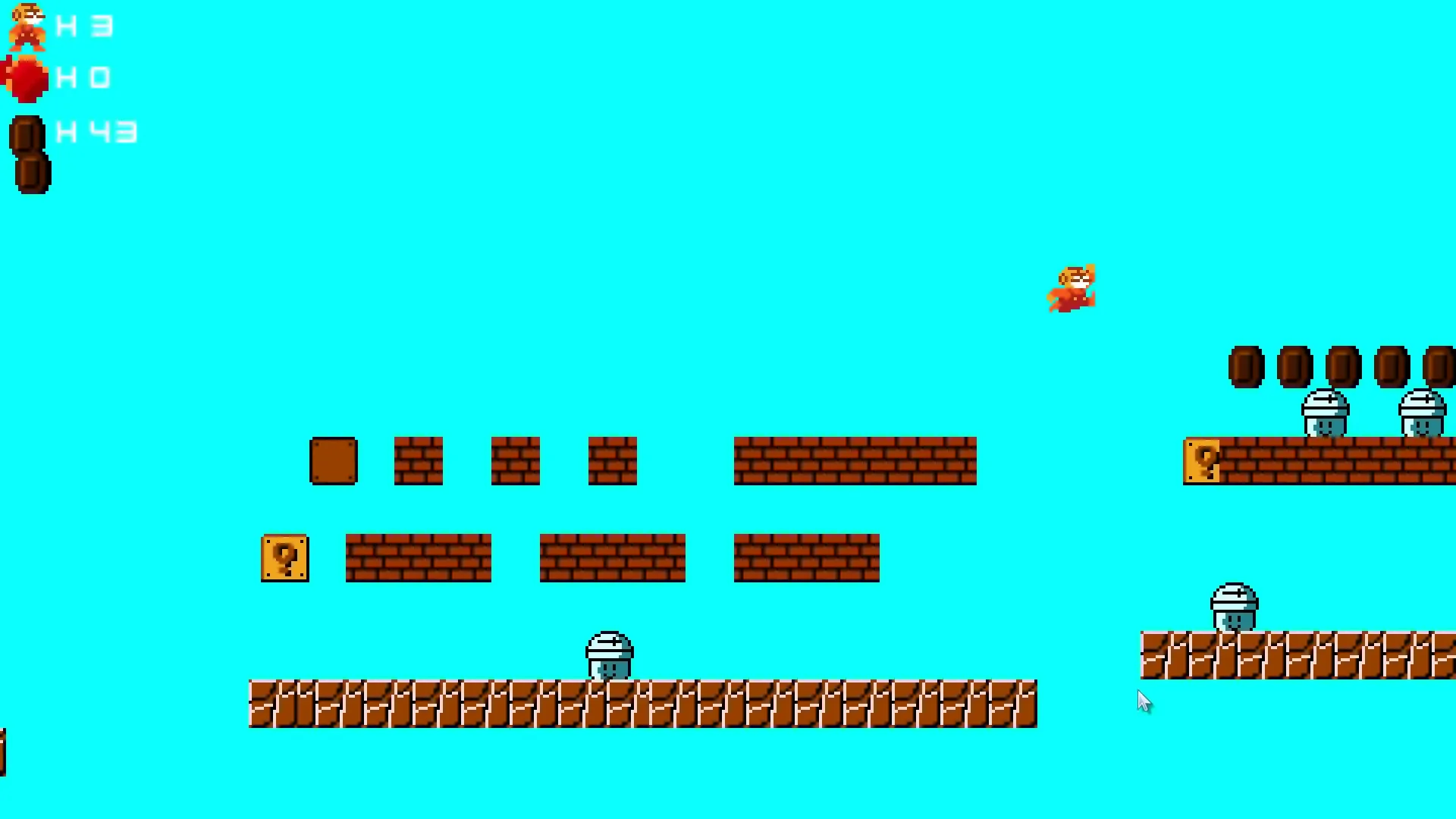Click the flying Mario sprite
Image resolution: width=1456 pixels, height=819 pixels.
pos(1073,288)
